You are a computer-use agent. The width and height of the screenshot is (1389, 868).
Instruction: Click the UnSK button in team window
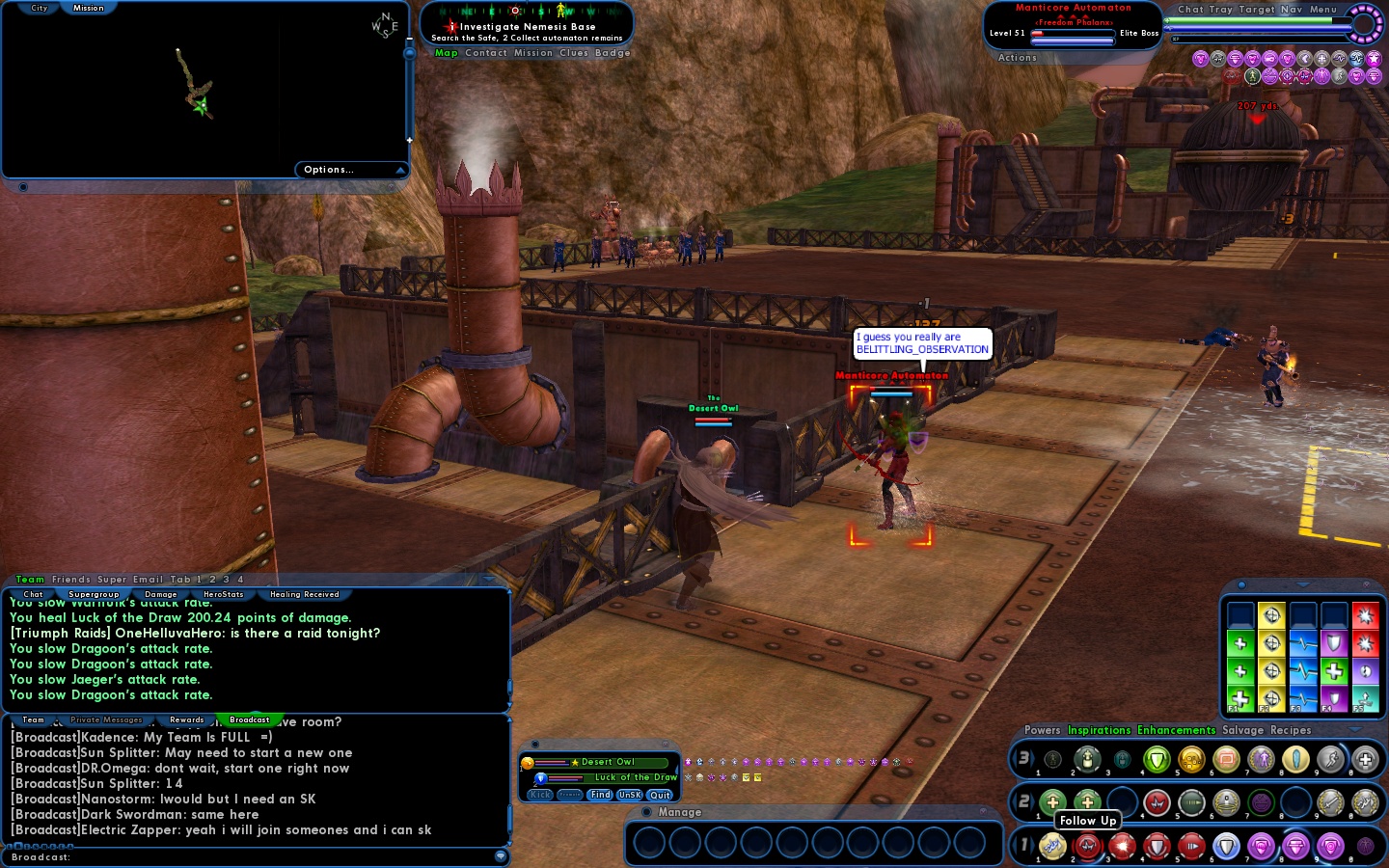coord(630,795)
